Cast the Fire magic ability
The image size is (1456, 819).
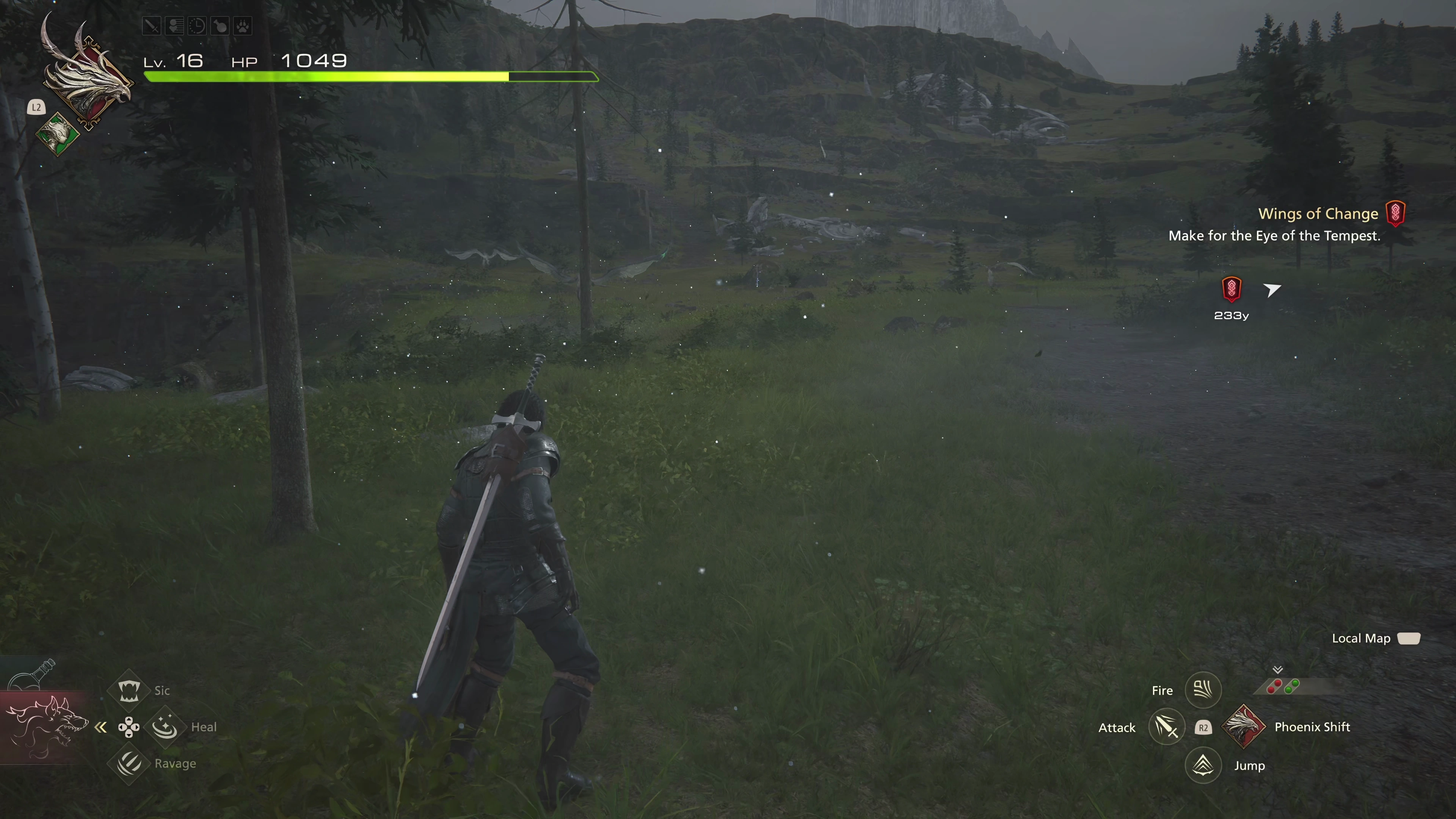1203,690
